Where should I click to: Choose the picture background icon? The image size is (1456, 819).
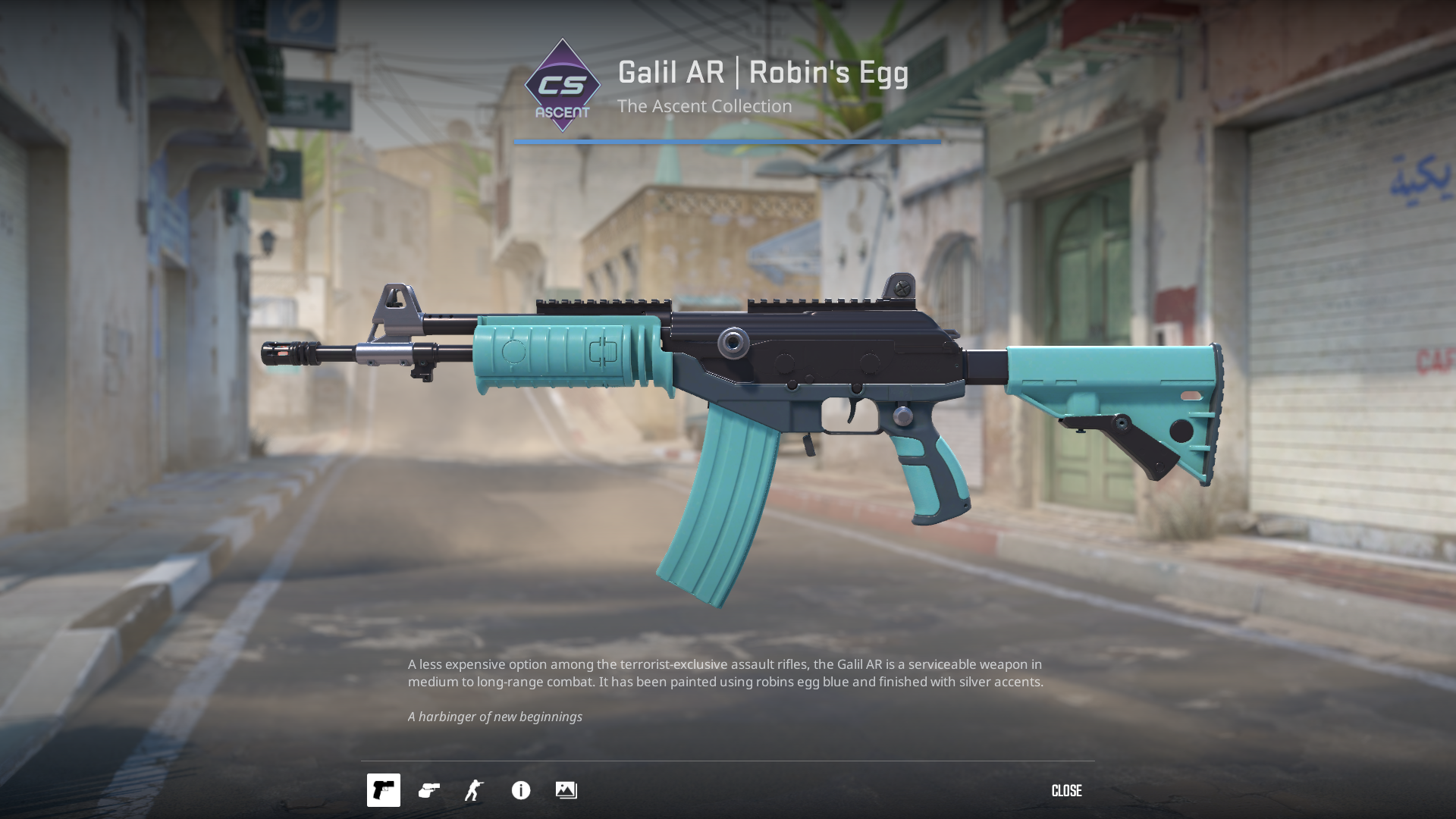coord(566,790)
